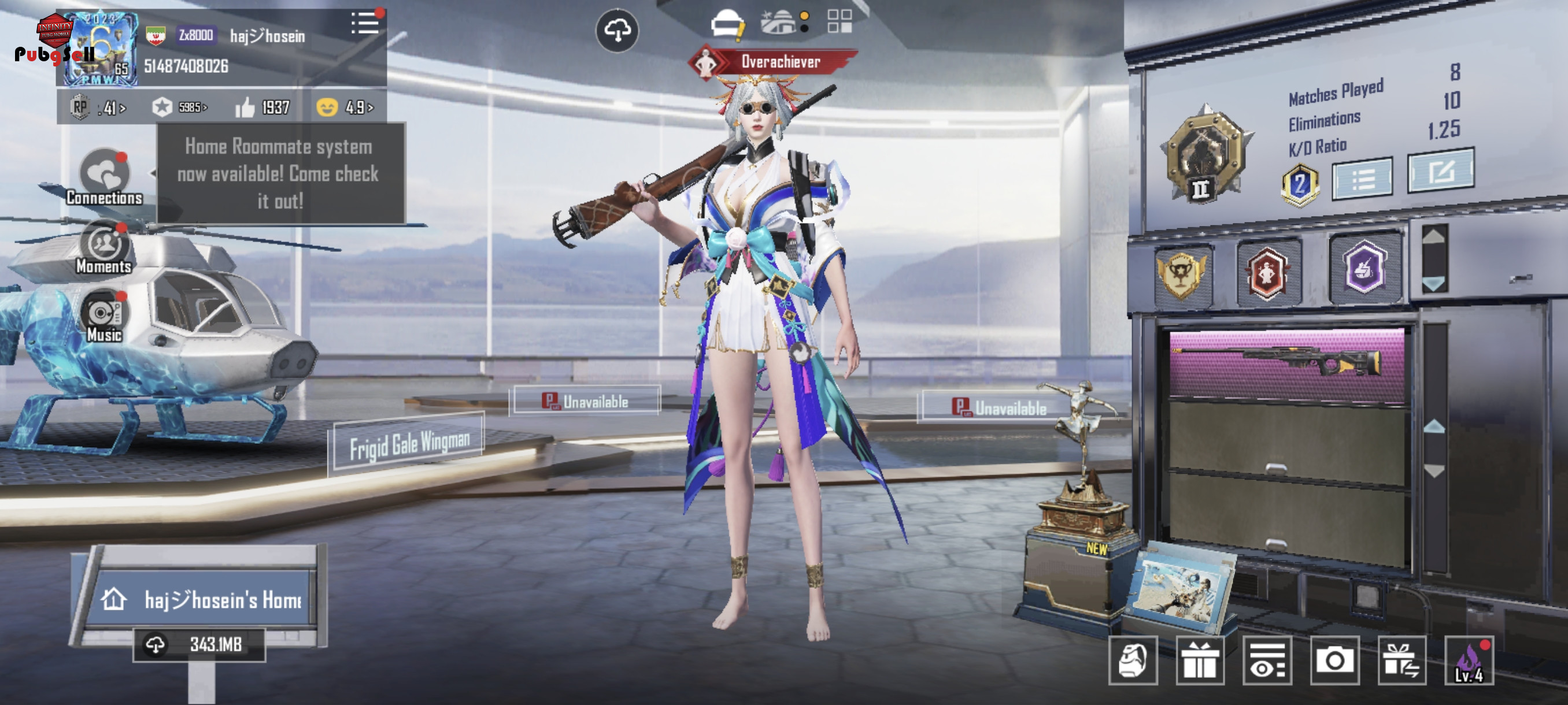The height and width of the screenshot is (705, 1568).
Task: Click the cloud download icon at top
Action: click(x=616, y=31)
